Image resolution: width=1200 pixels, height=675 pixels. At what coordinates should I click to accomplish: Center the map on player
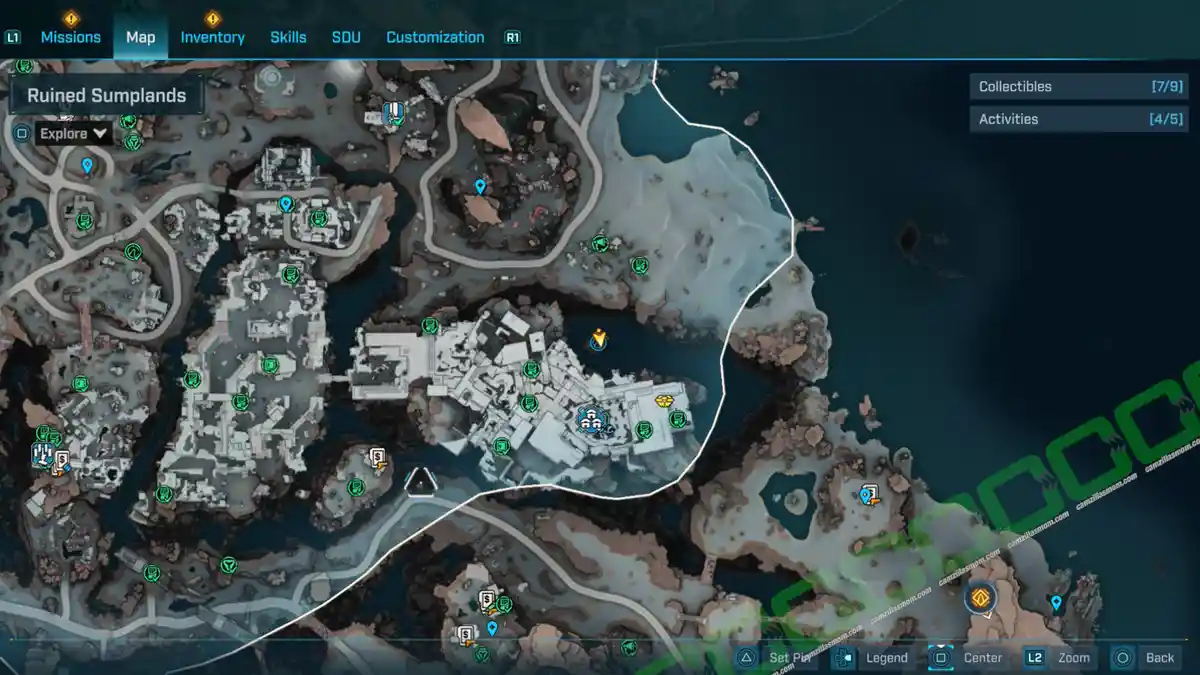(x=968, y=657)
